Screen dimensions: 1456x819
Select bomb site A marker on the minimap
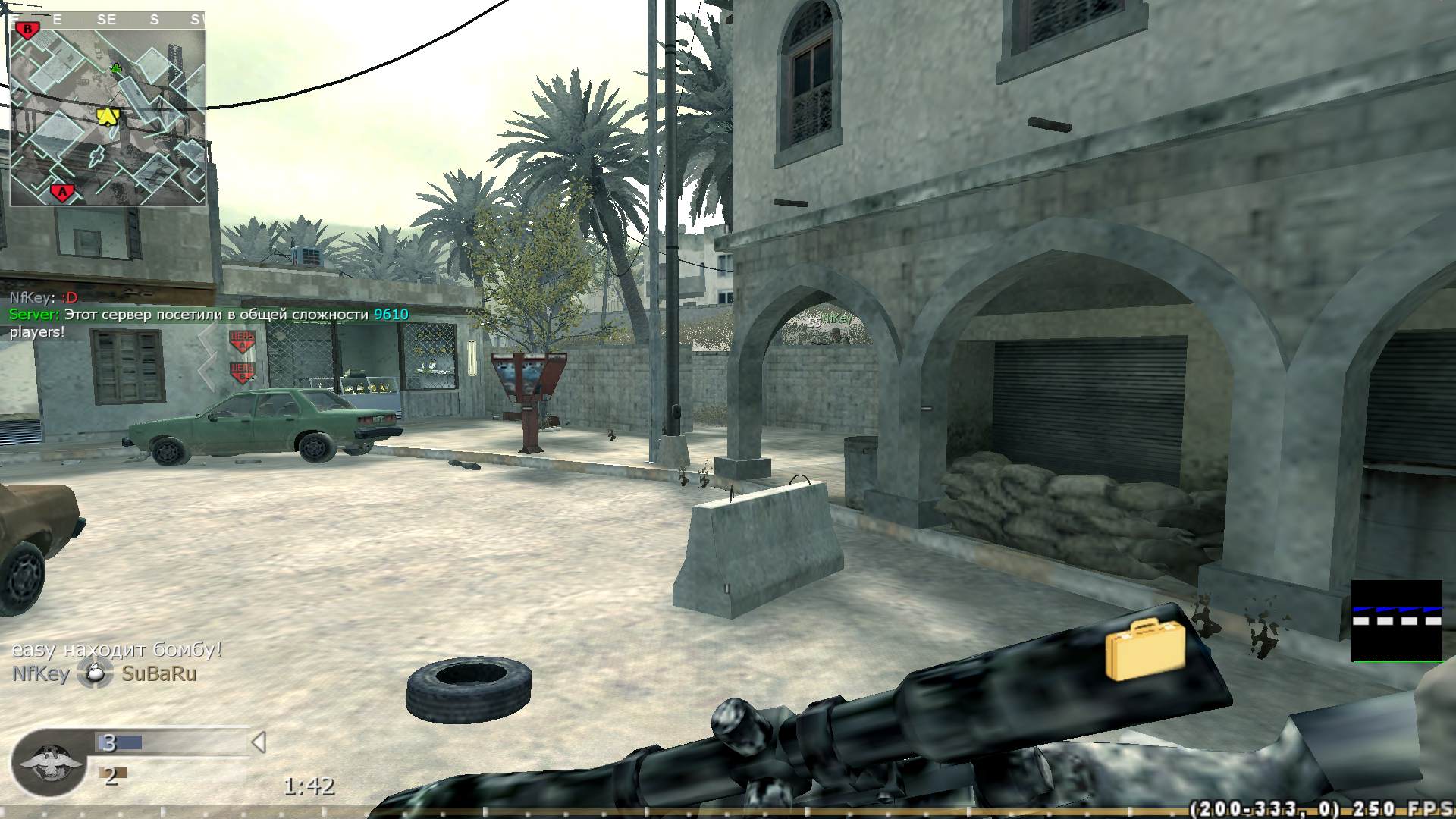point(61,190)
